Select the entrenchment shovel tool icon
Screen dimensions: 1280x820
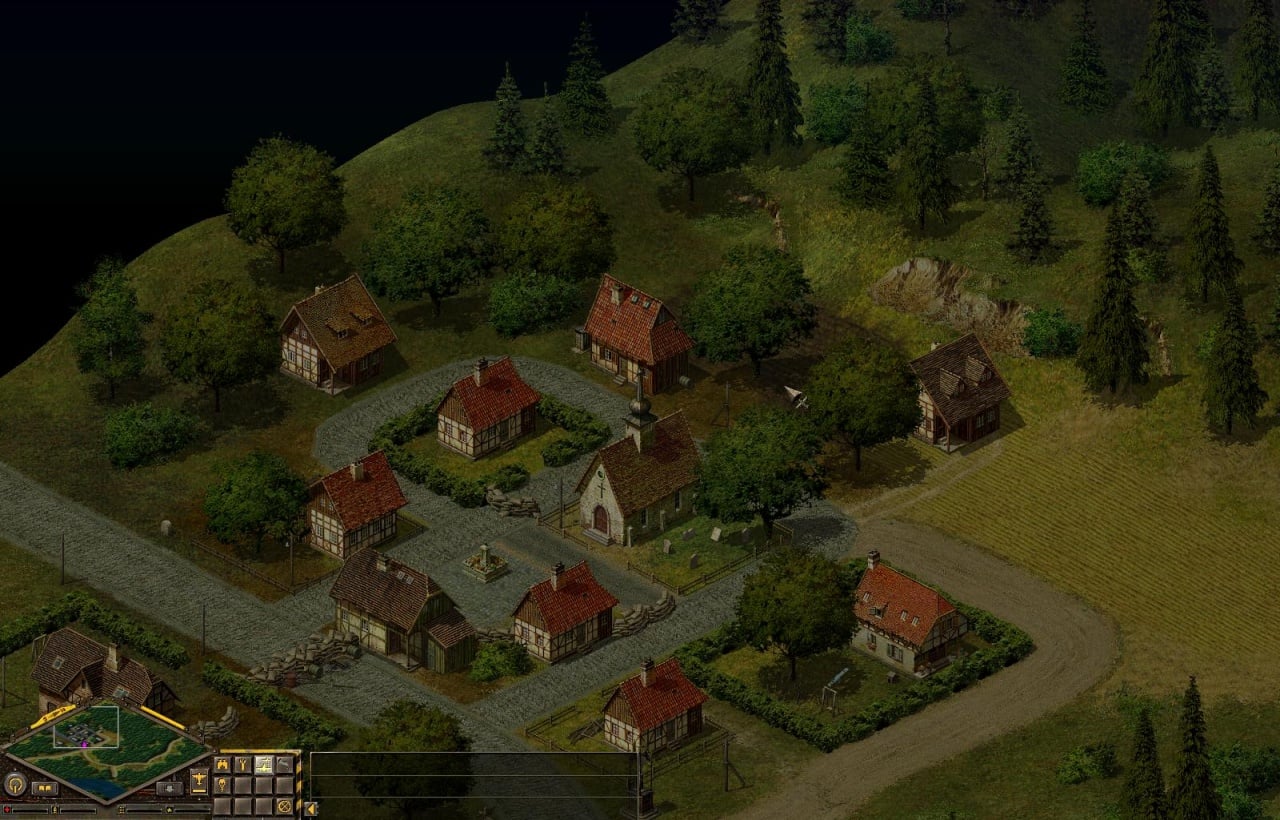pos(262,765)
